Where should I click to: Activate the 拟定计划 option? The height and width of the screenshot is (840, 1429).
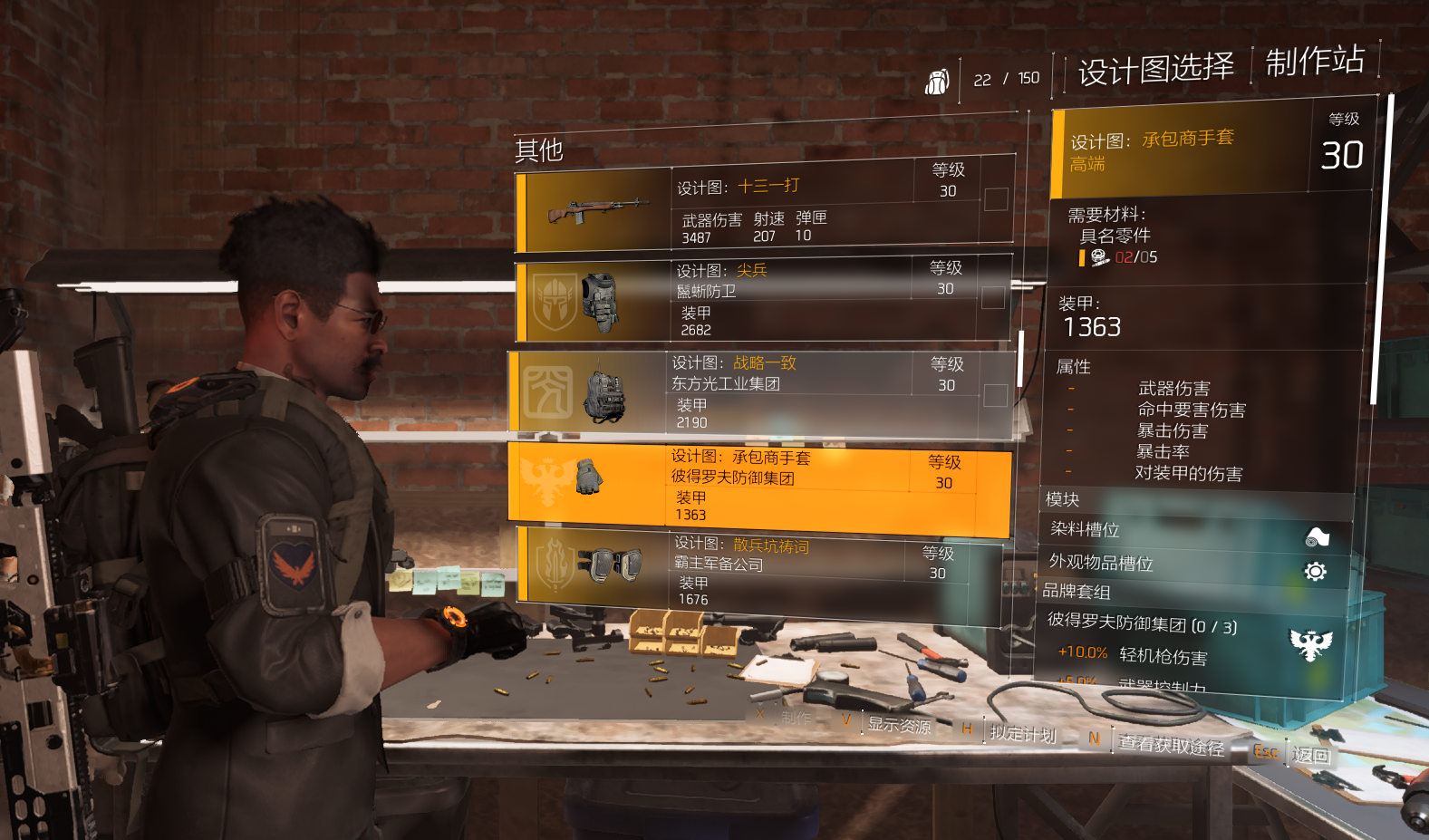coord(1022,733)
